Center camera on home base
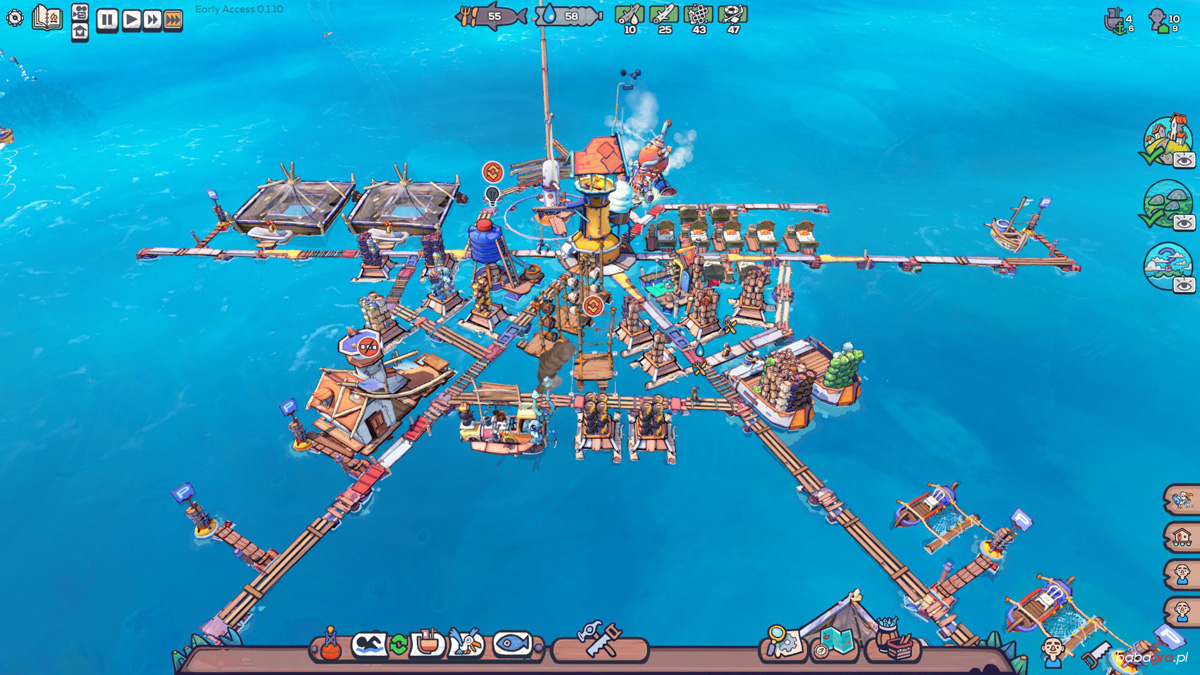 [x=80, y=32]
